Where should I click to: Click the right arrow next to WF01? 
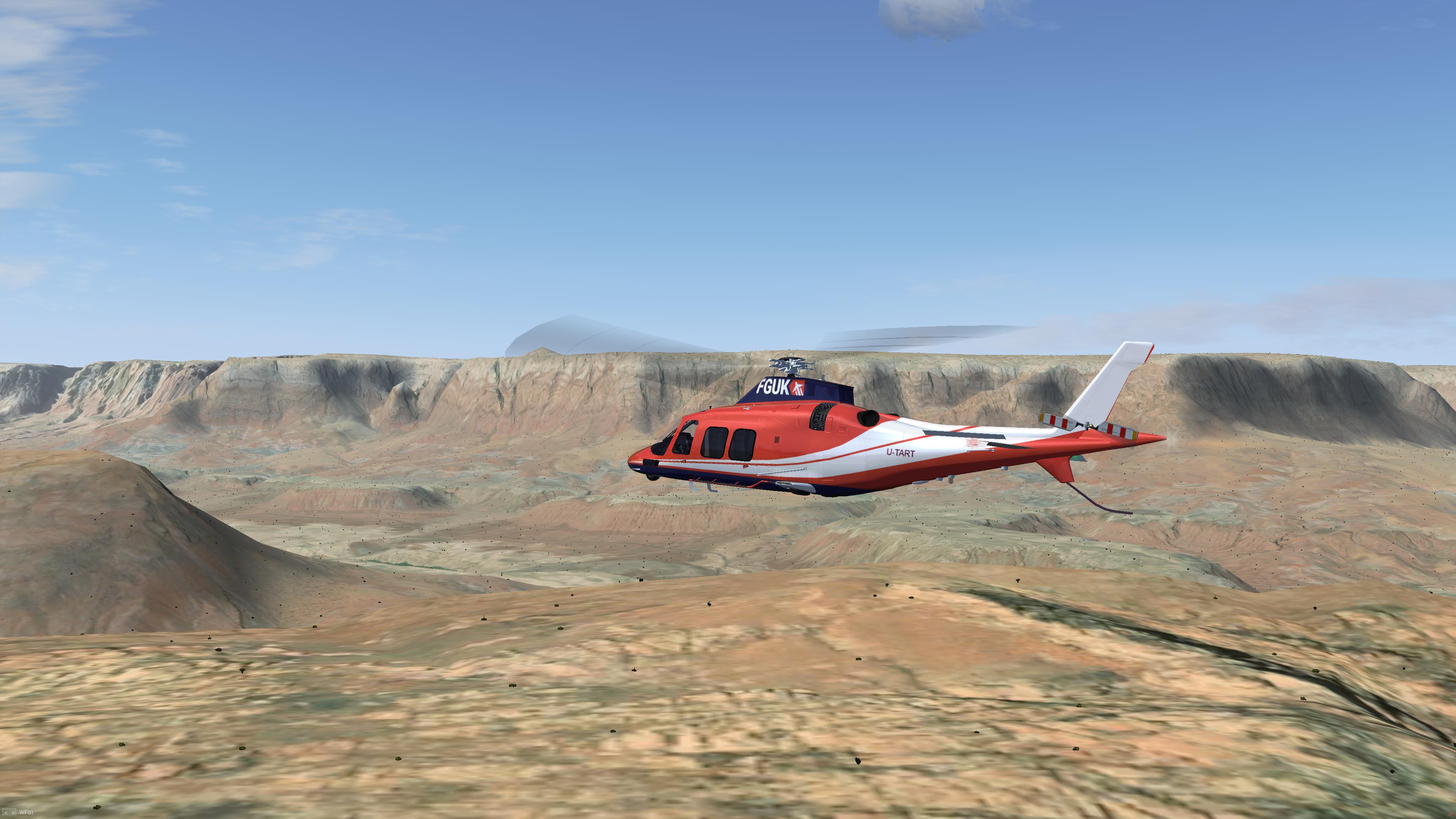(13, 813)
